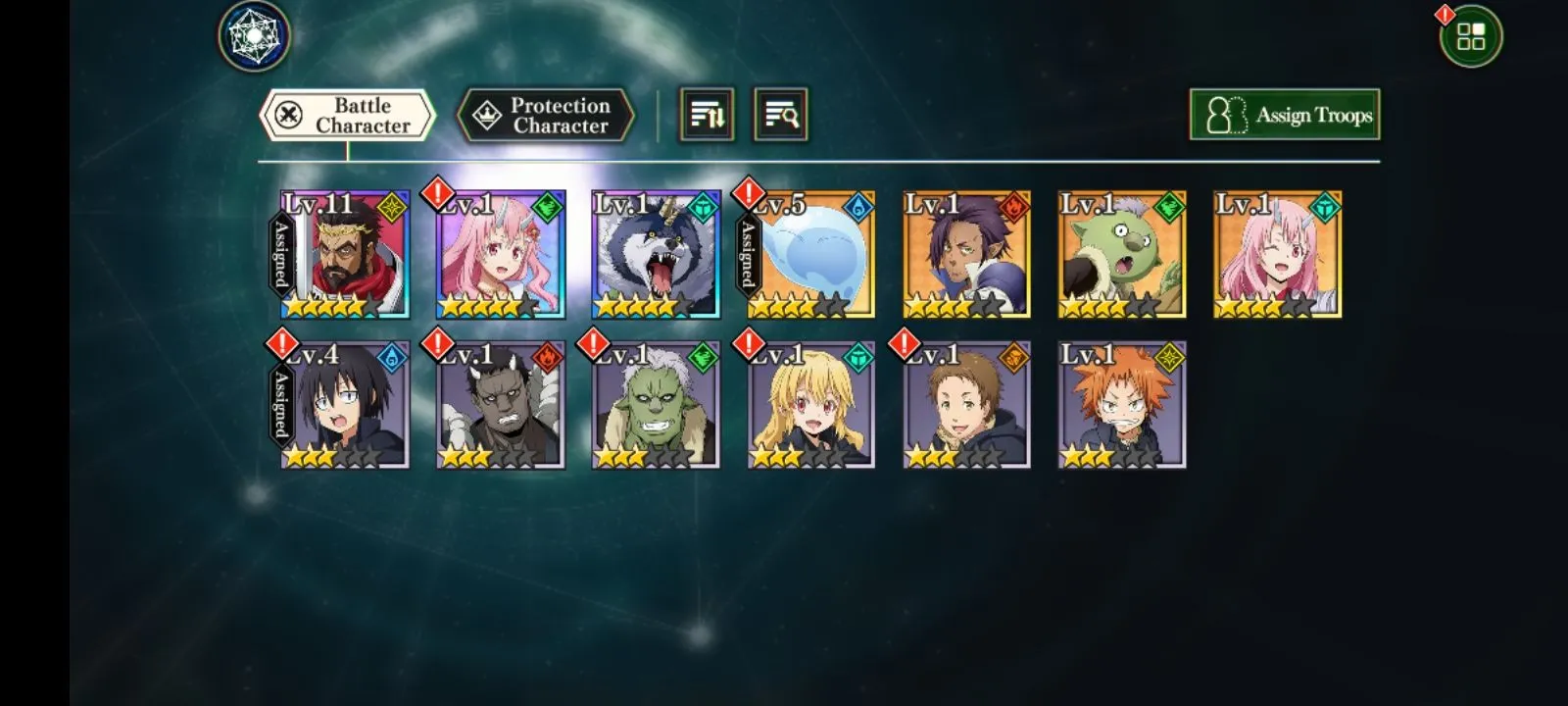Select the winking pink-haired girl card
This screenshot has width=1568, height=706.
1277,255
